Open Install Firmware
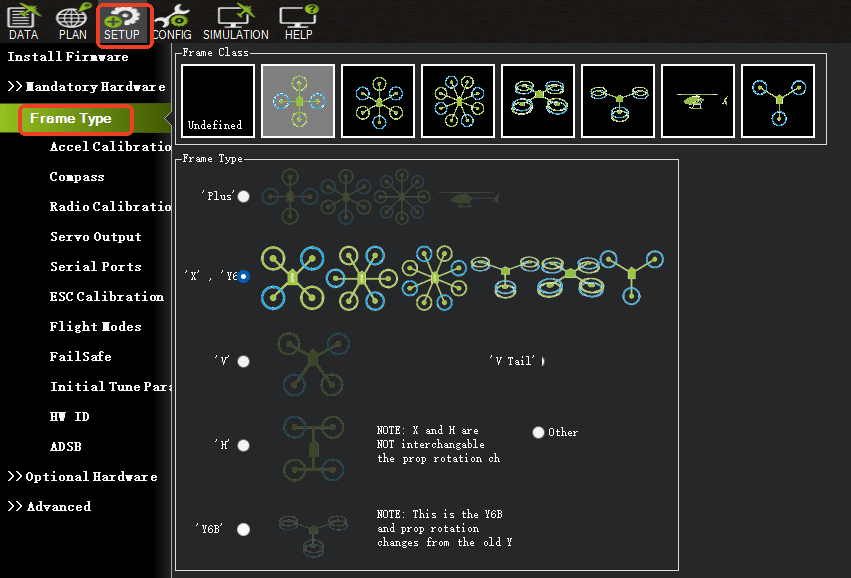The image size is (851, 578). pos(68,57)
